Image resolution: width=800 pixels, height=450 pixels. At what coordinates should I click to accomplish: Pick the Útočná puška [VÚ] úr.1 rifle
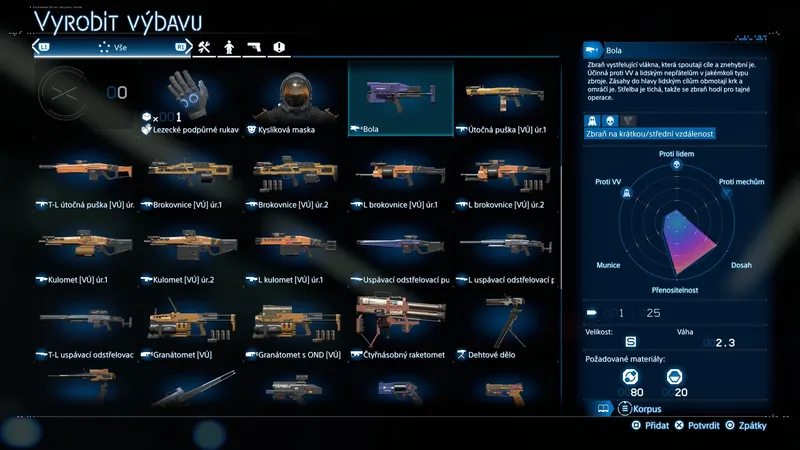pos(505,98)
